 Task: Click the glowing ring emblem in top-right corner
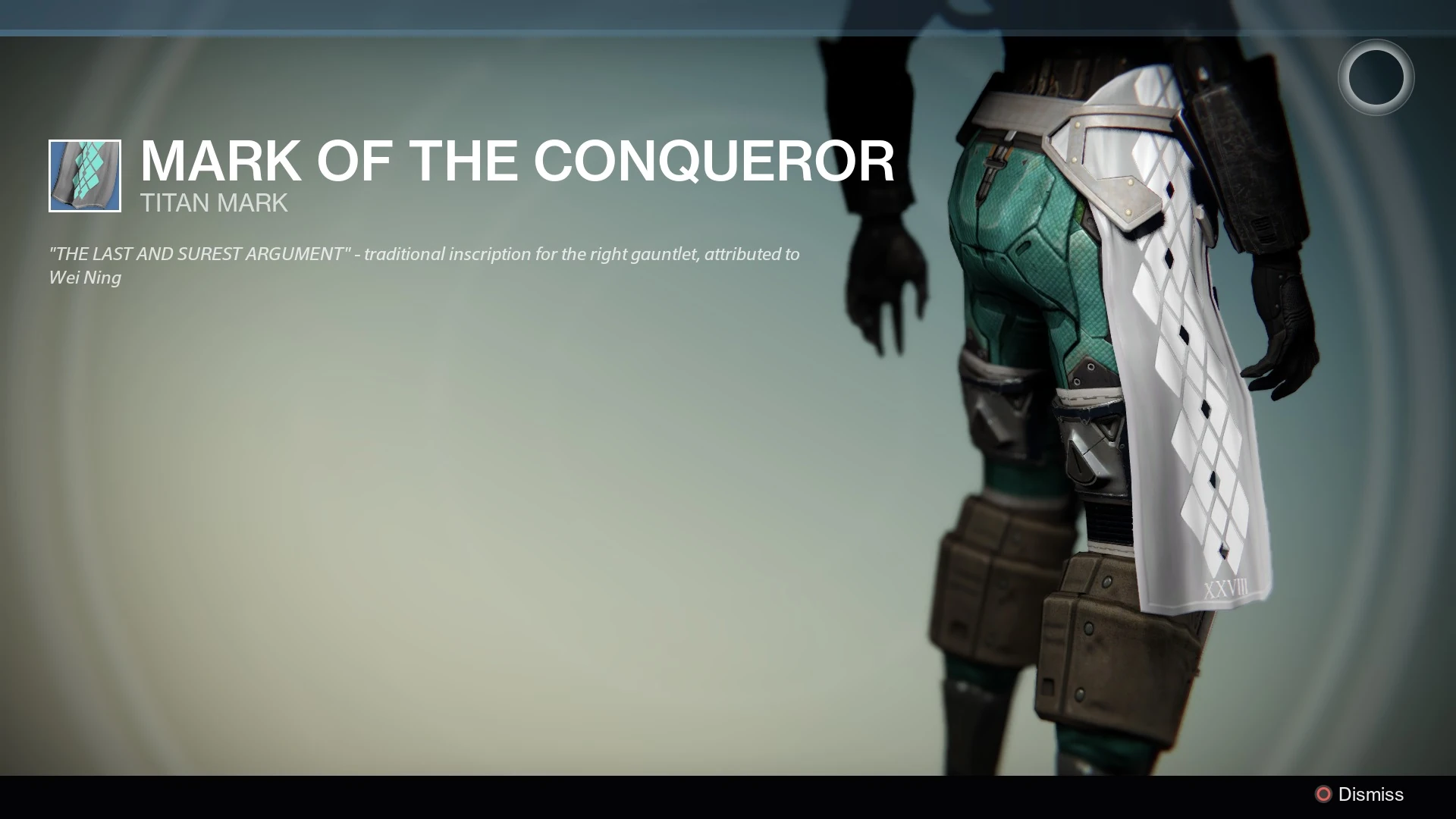click(1376, 76)
